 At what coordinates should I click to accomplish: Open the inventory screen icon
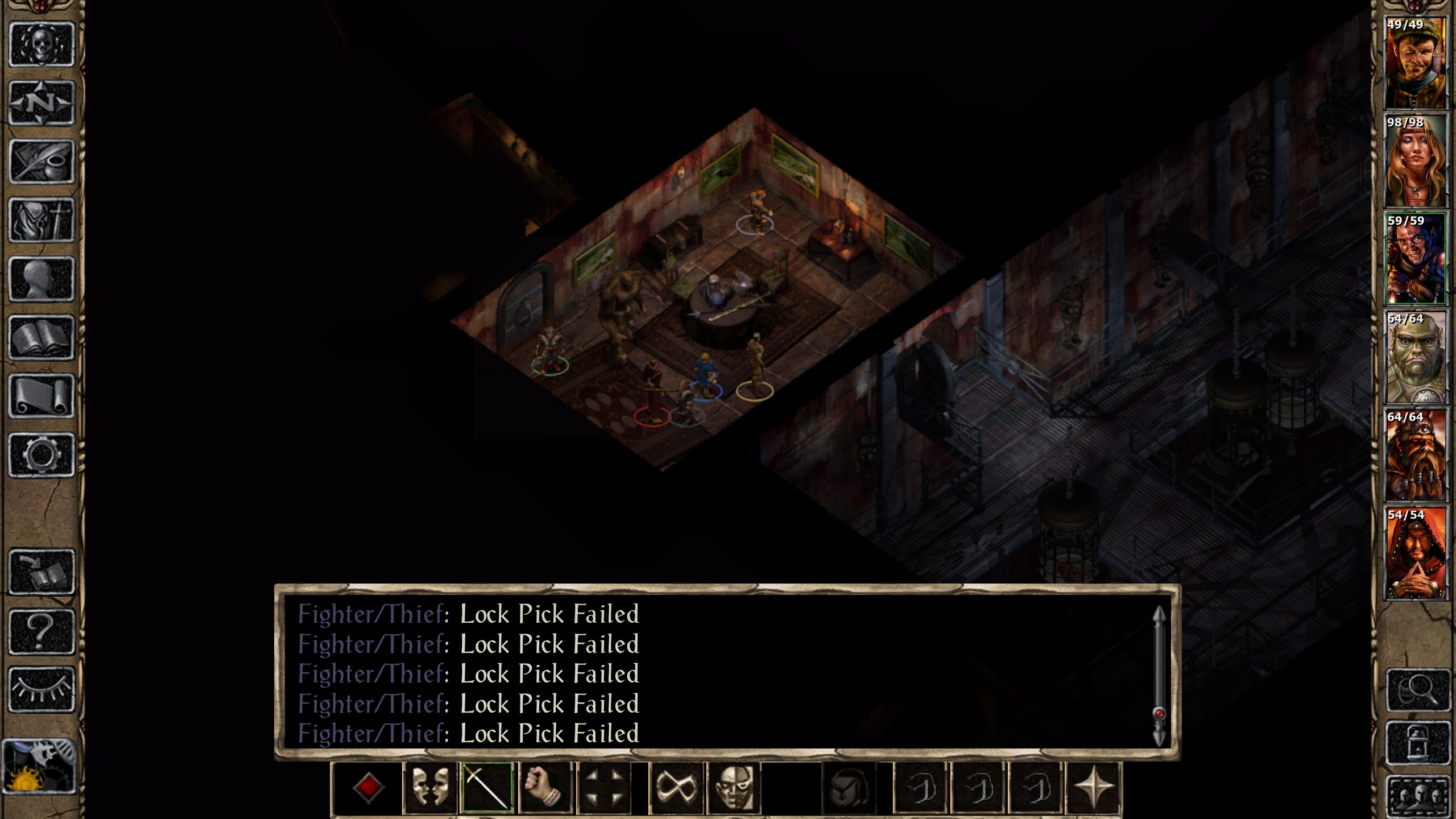tap(42, 220)
